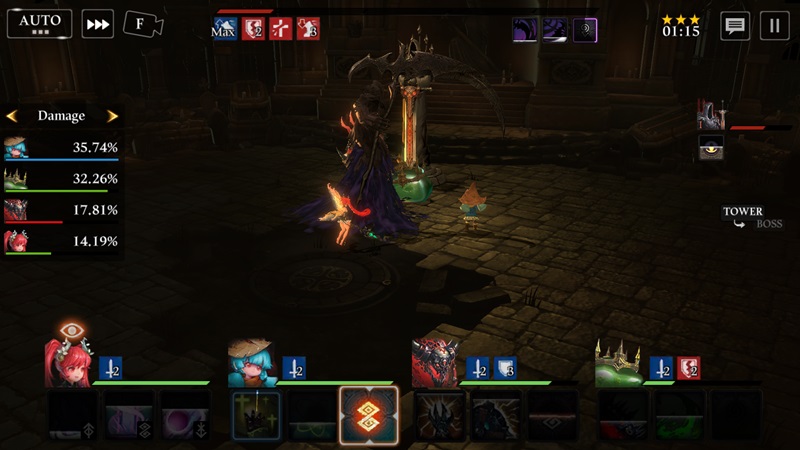Select the red armored demon portrait
Image resolution: width=800 pixels, height=450 pixels.
pyautogui.click(x=437, y=363)
